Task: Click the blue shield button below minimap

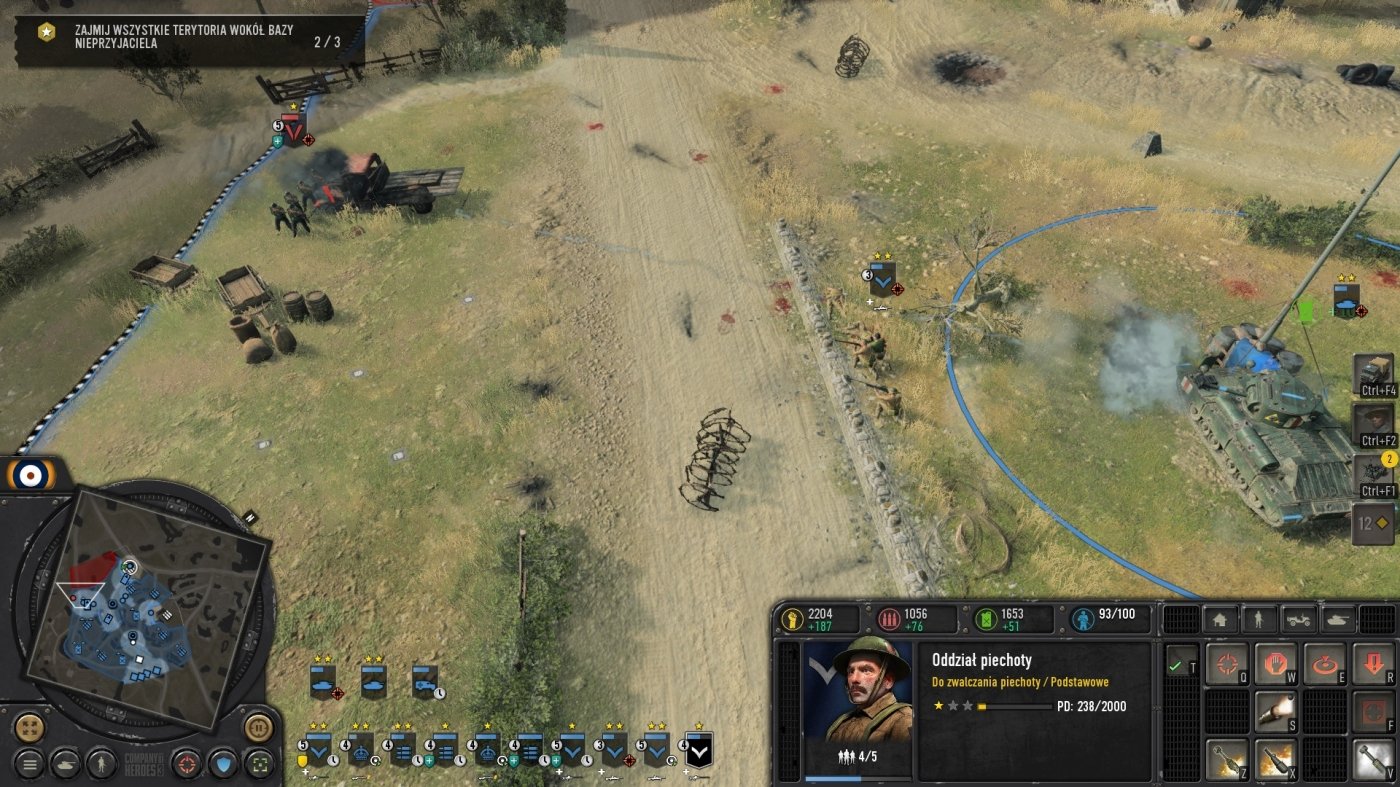Action: click(x=222, y=764)
